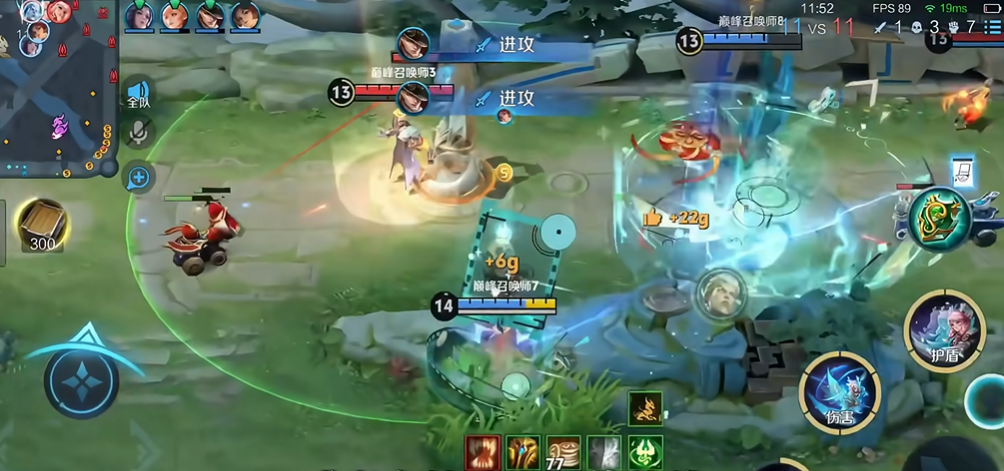The image size is (1004, 471).
Task: Select the green glowing emblem item slot
Action: [645, 452]
